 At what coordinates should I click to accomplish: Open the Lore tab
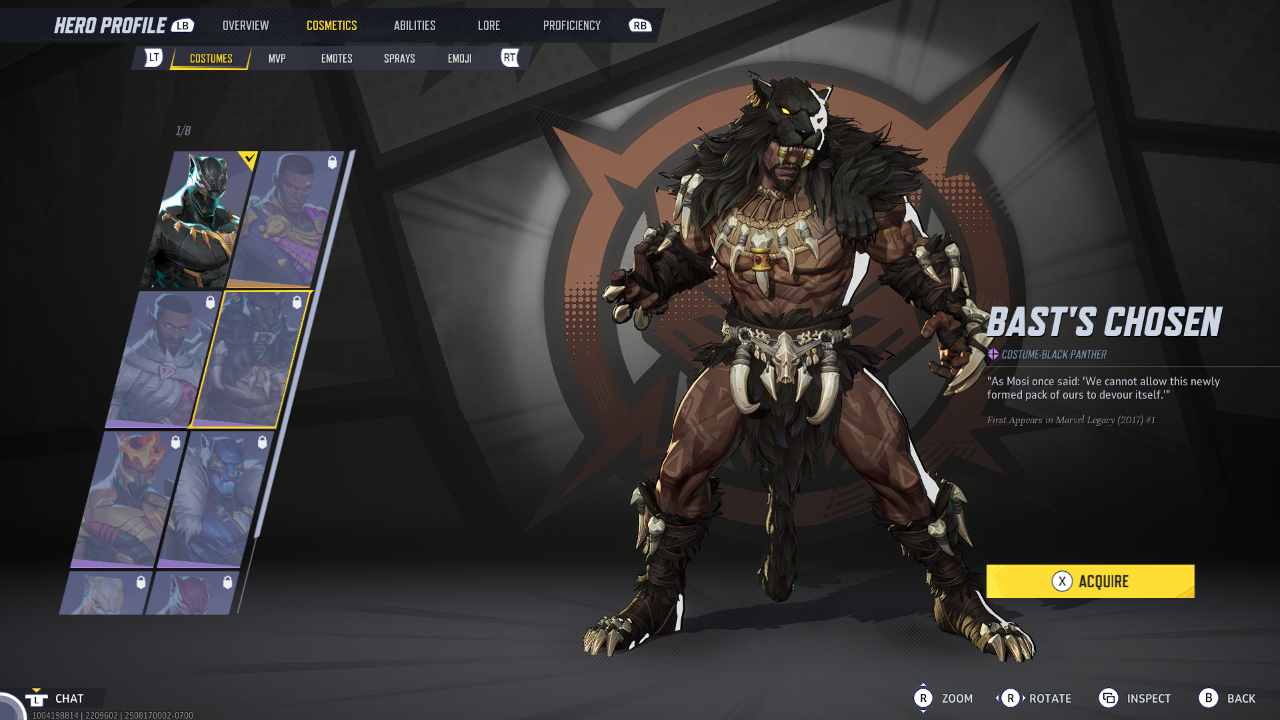pyautogui.click(x=489, y=25)
